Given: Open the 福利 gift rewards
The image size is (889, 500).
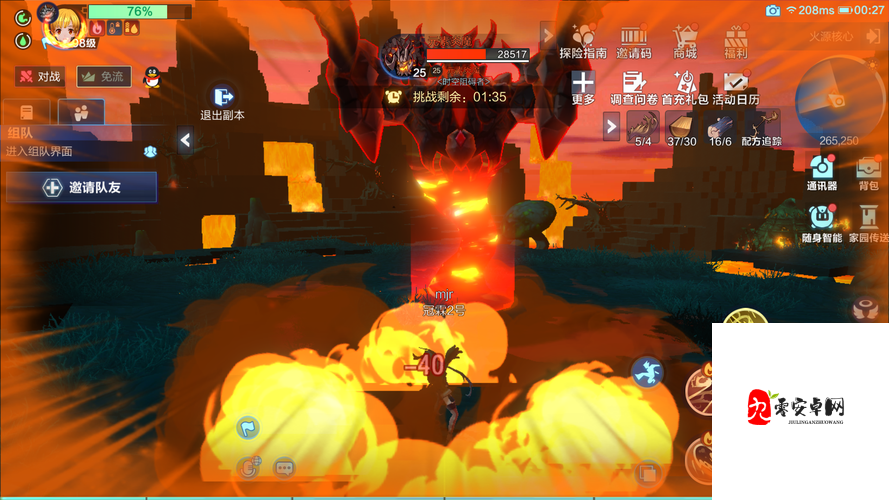Looking at the screenshot, I should point(736,41).
